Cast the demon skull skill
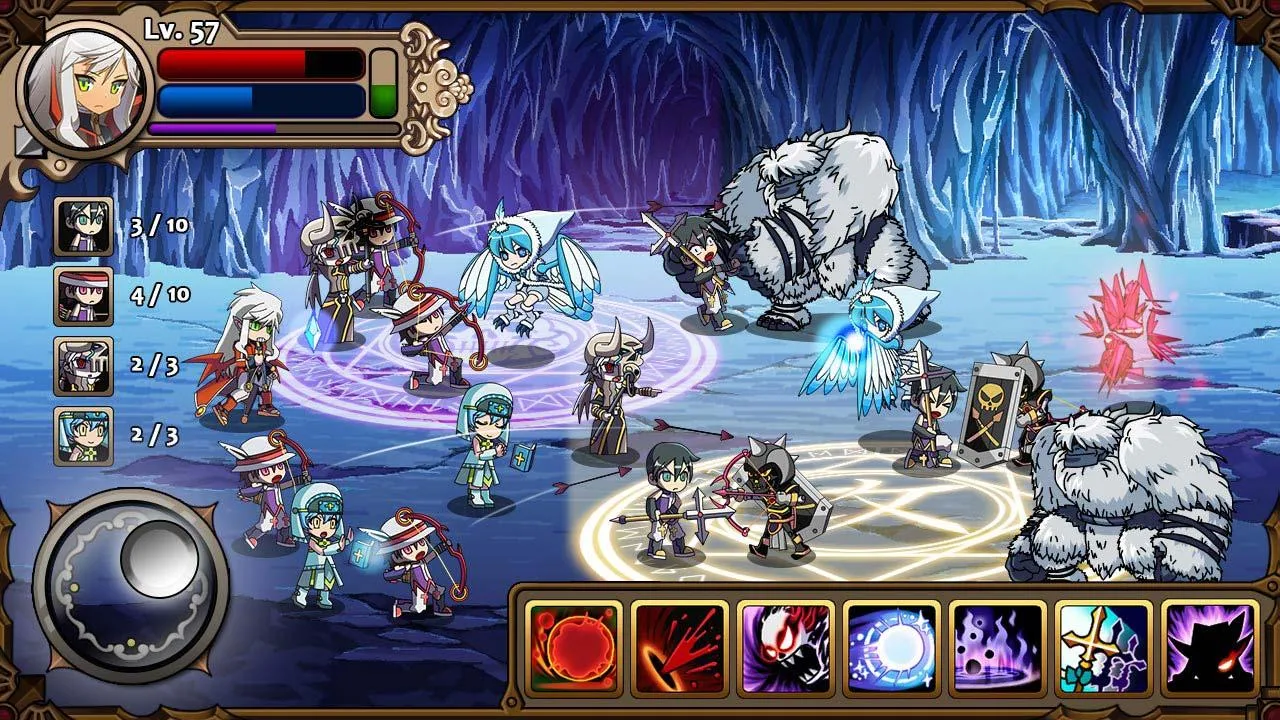 pyautogui.click(x=785, y=647)
